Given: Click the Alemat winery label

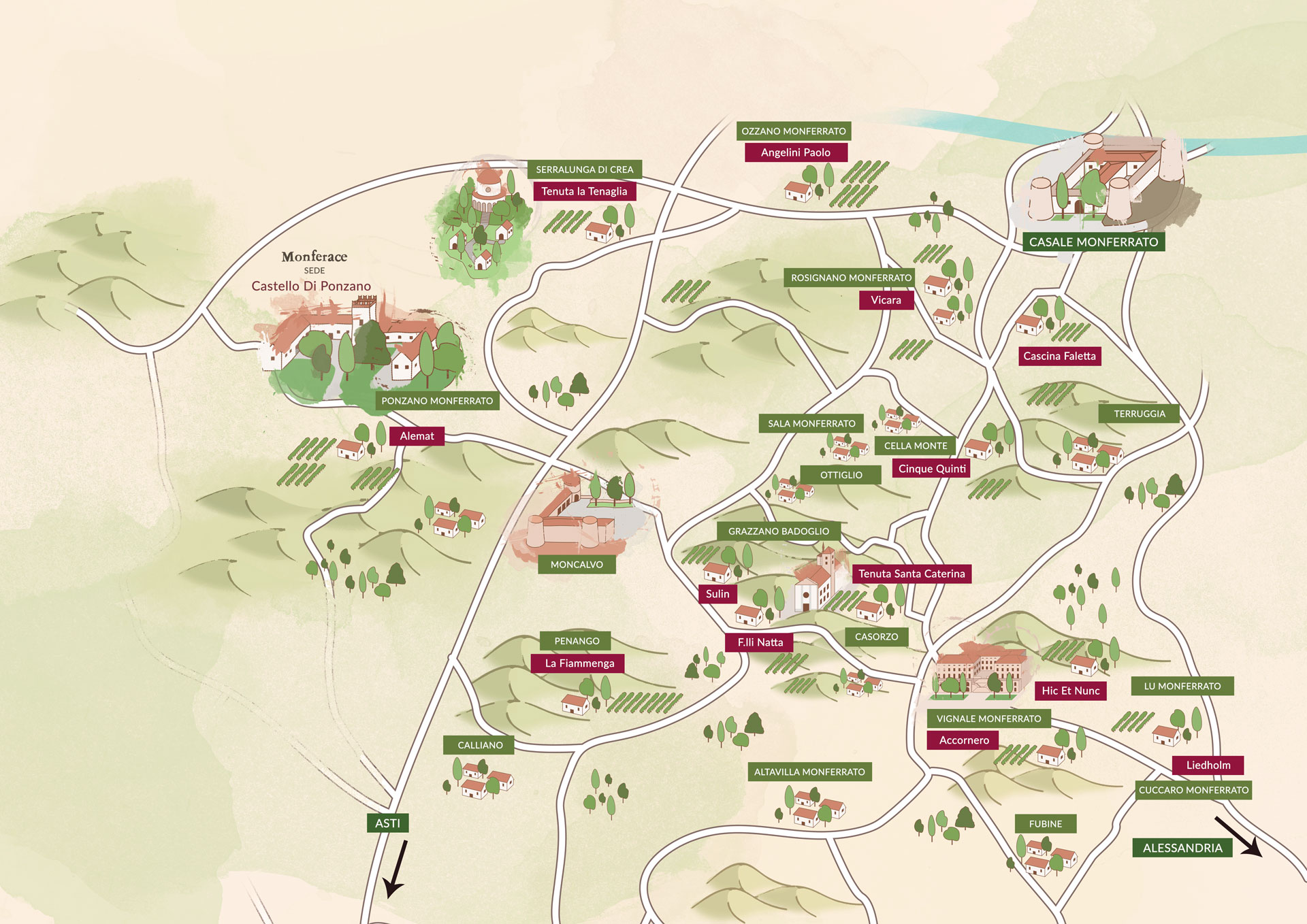Looking at the screenshot, I should tap(417, 436).
